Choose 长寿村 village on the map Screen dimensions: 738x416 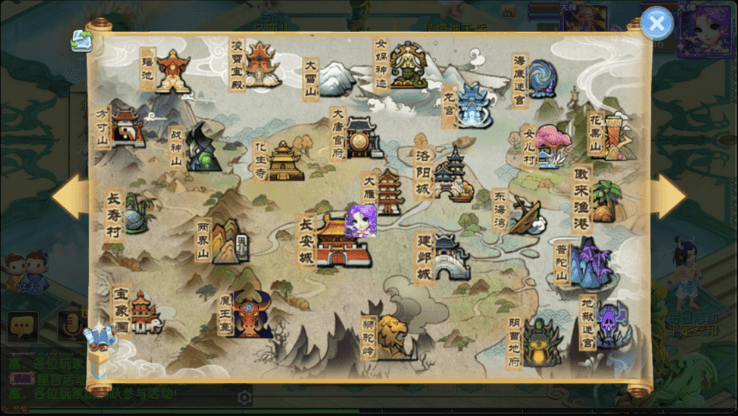135,214
